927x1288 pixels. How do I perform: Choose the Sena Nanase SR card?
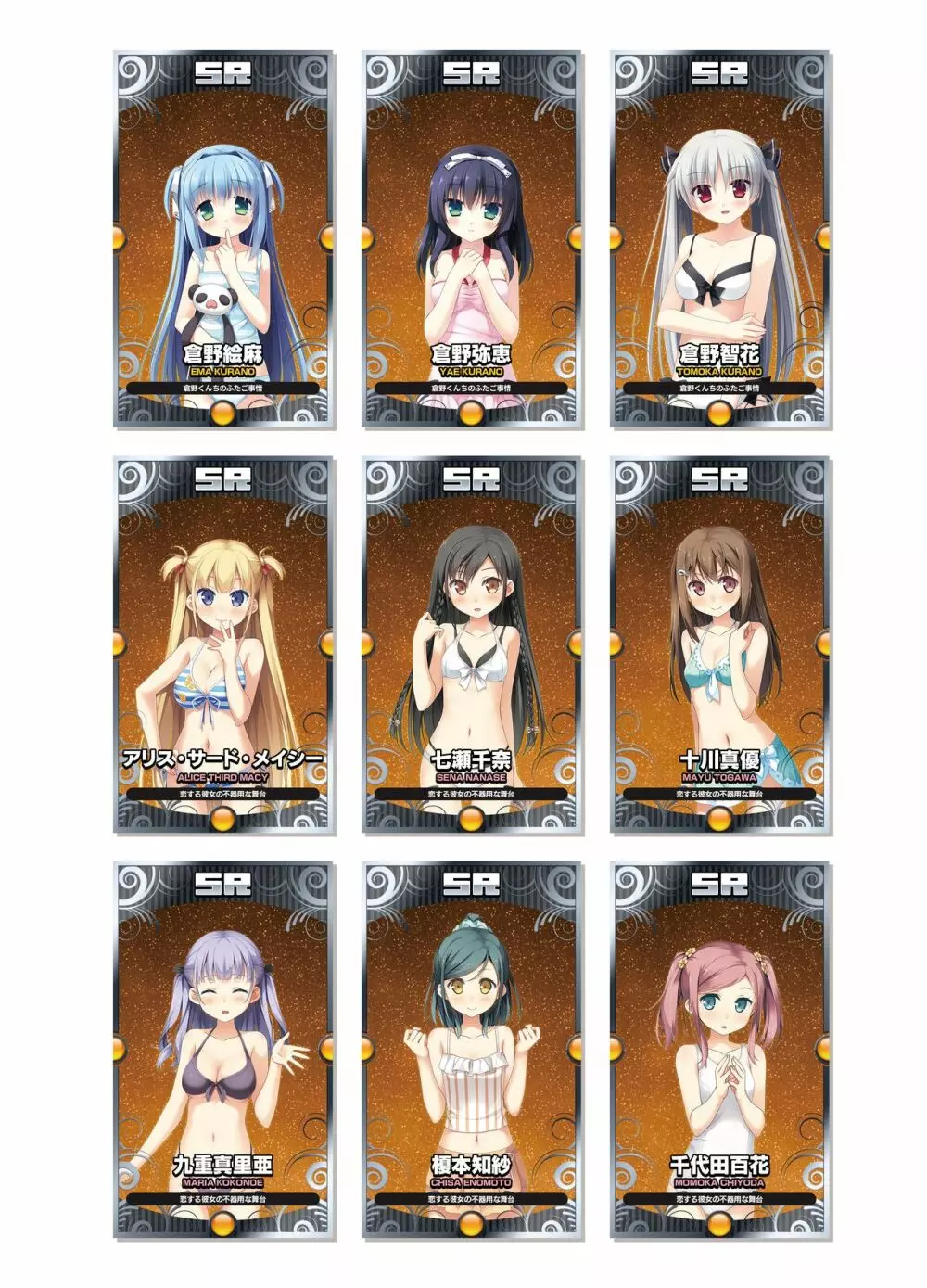[x=472, y=644]
